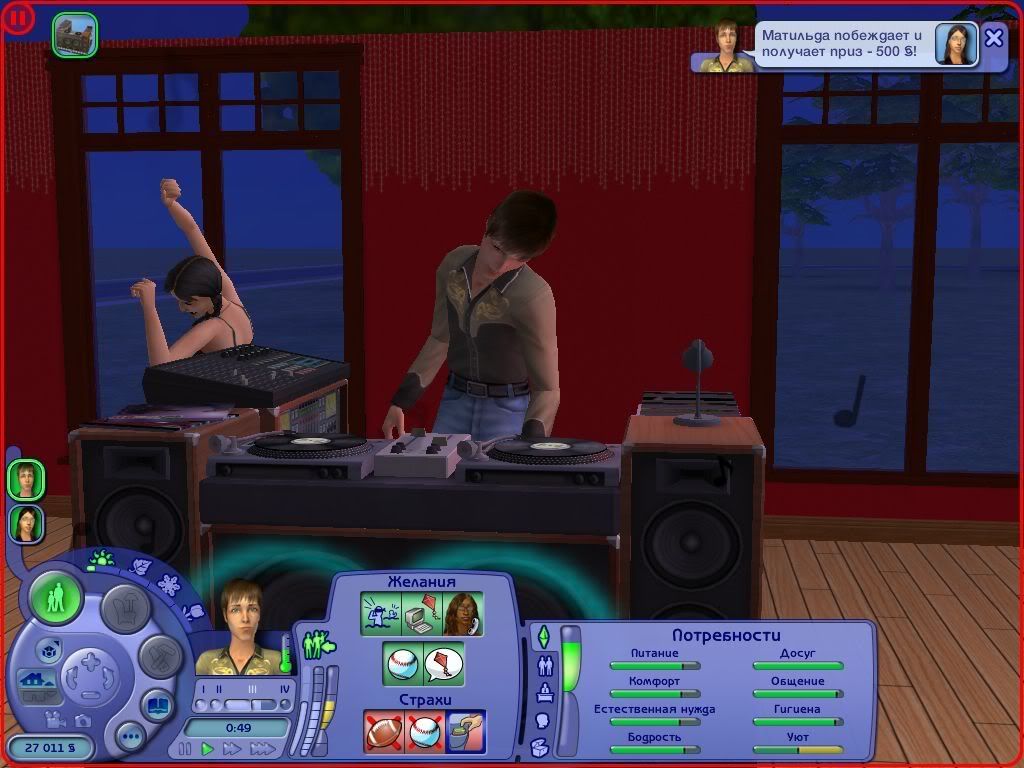Set game speed to normal play
1024x768 pixels.
[208, 748]
